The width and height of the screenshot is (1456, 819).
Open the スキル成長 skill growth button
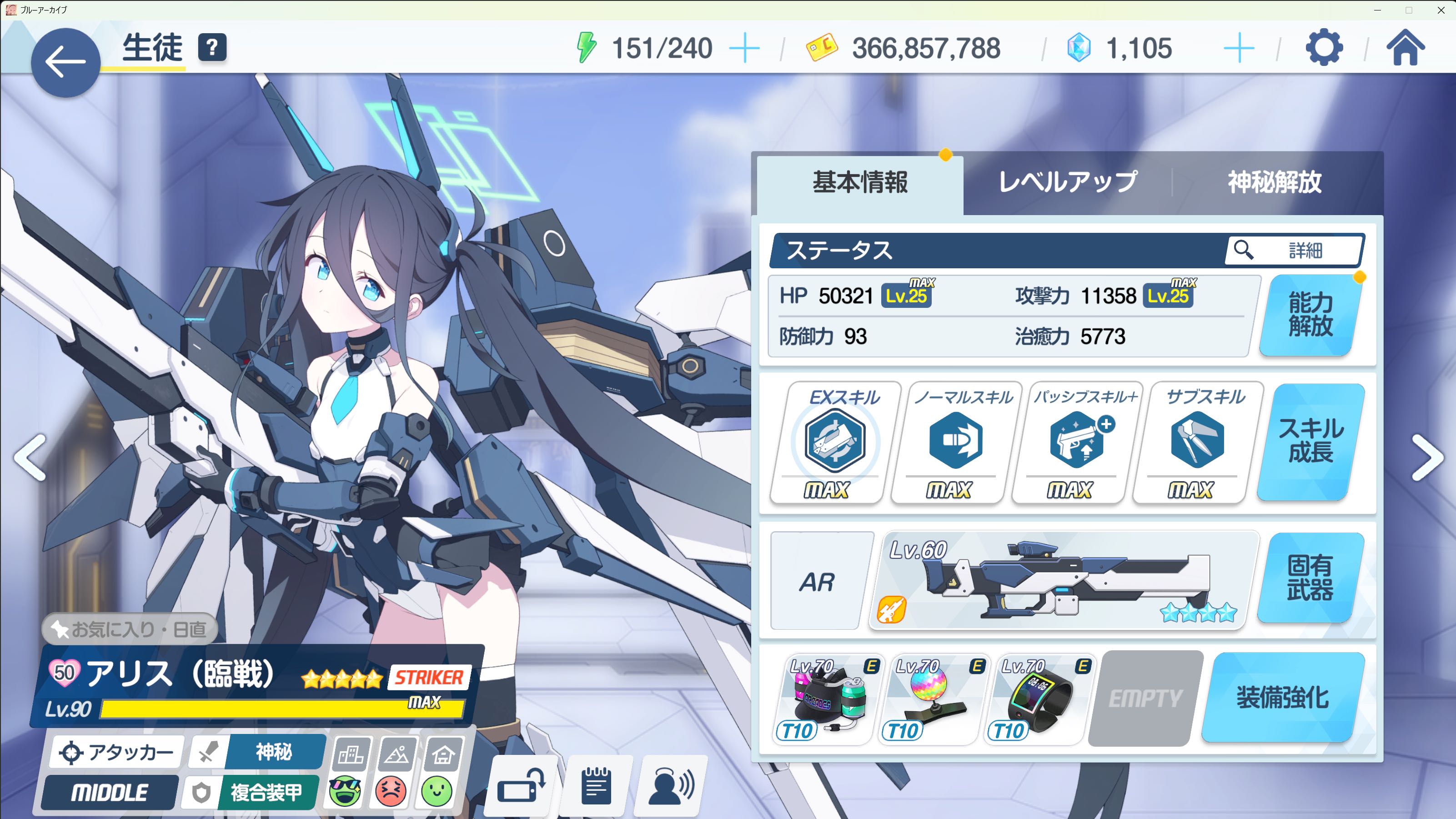click(x=1311, y=441)
